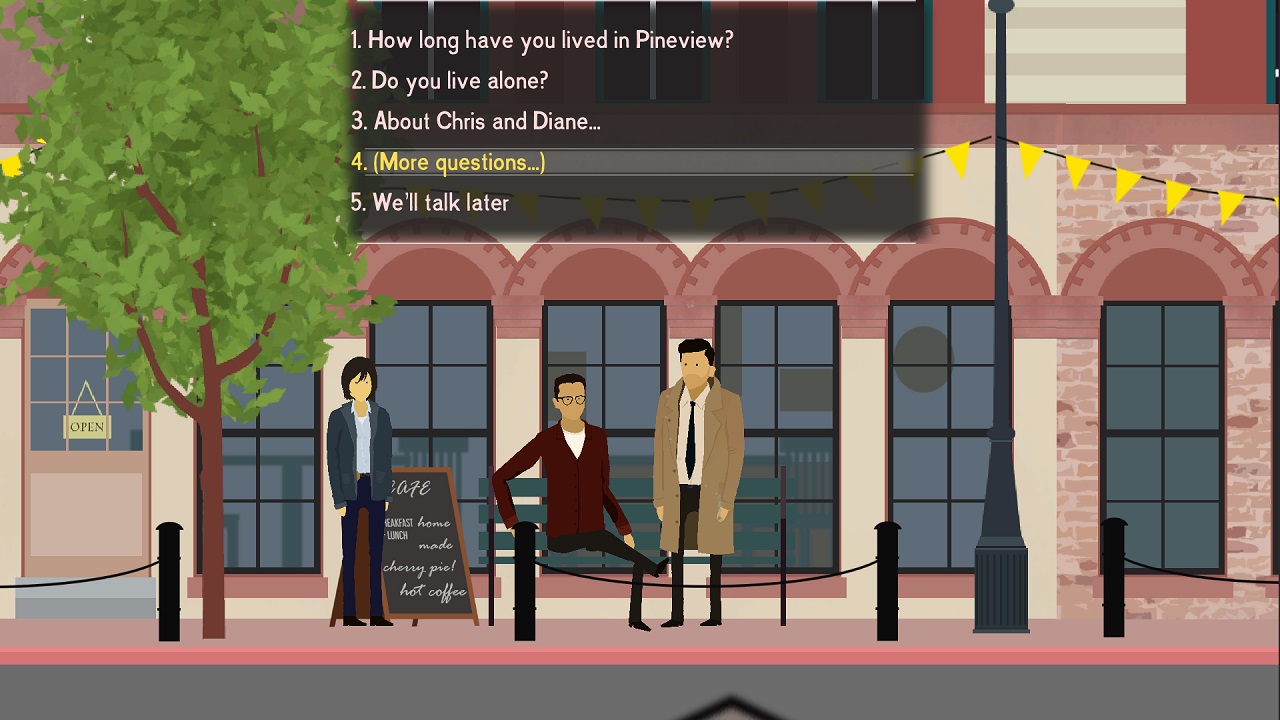Click the OPEN sign on the café door
The width and height of the screenshot is (1280, 720).
click(x=85, y=427)
